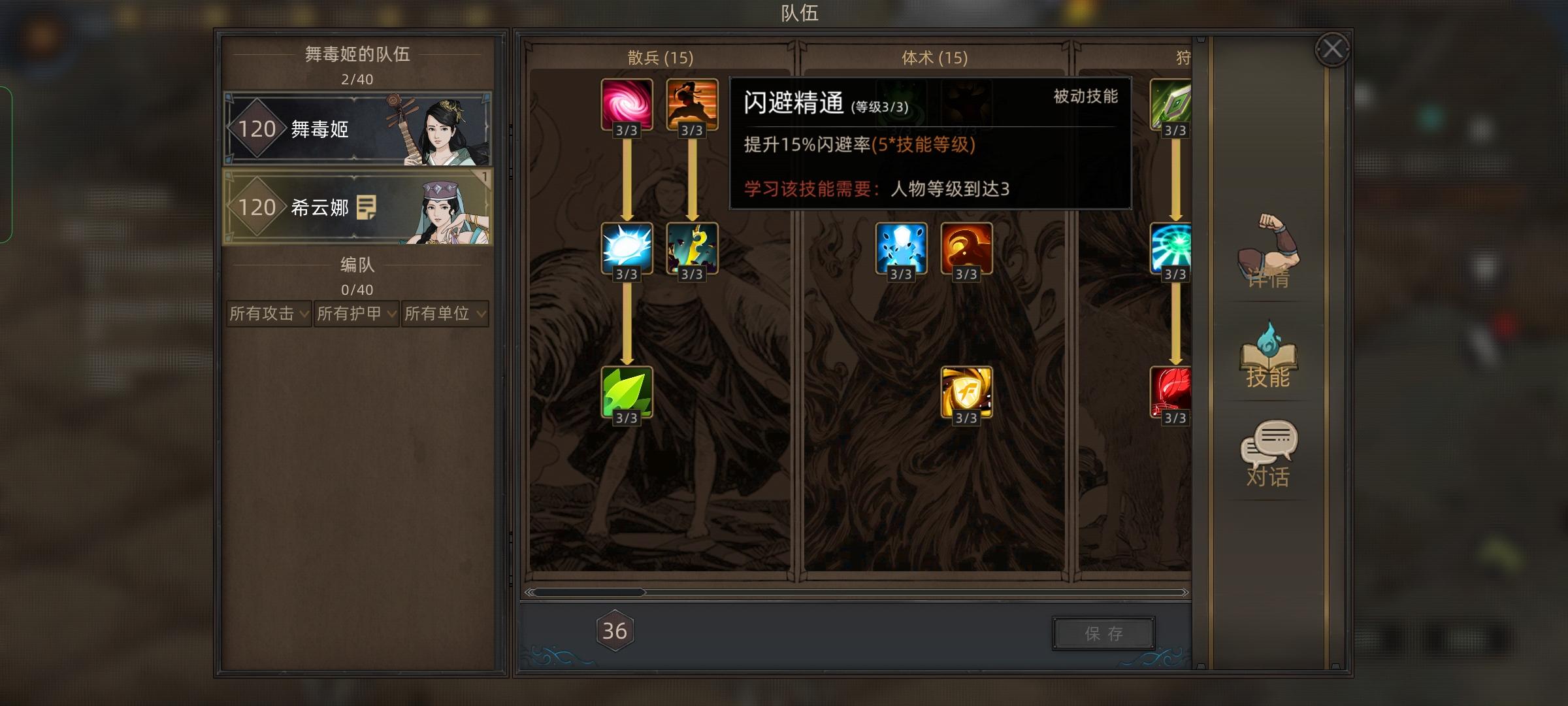This screenshot has height=706, width=1568.
Task: Open the 所有护甲 filter dropdown
Action: 357,314
